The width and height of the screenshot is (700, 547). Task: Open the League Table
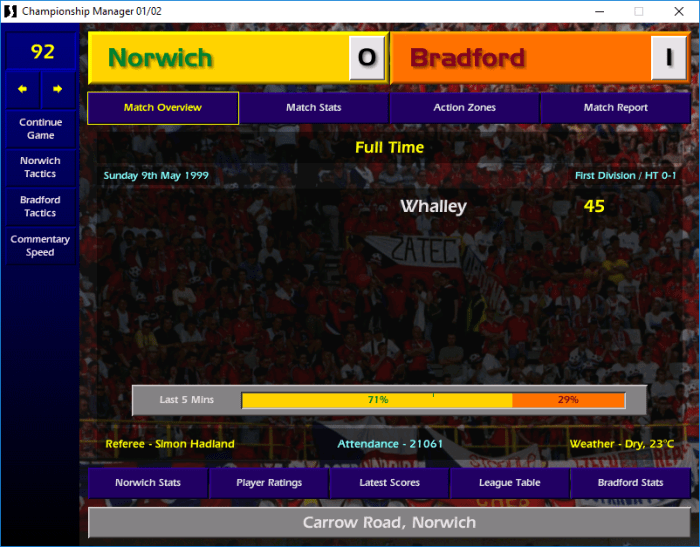tap(510, 483)
